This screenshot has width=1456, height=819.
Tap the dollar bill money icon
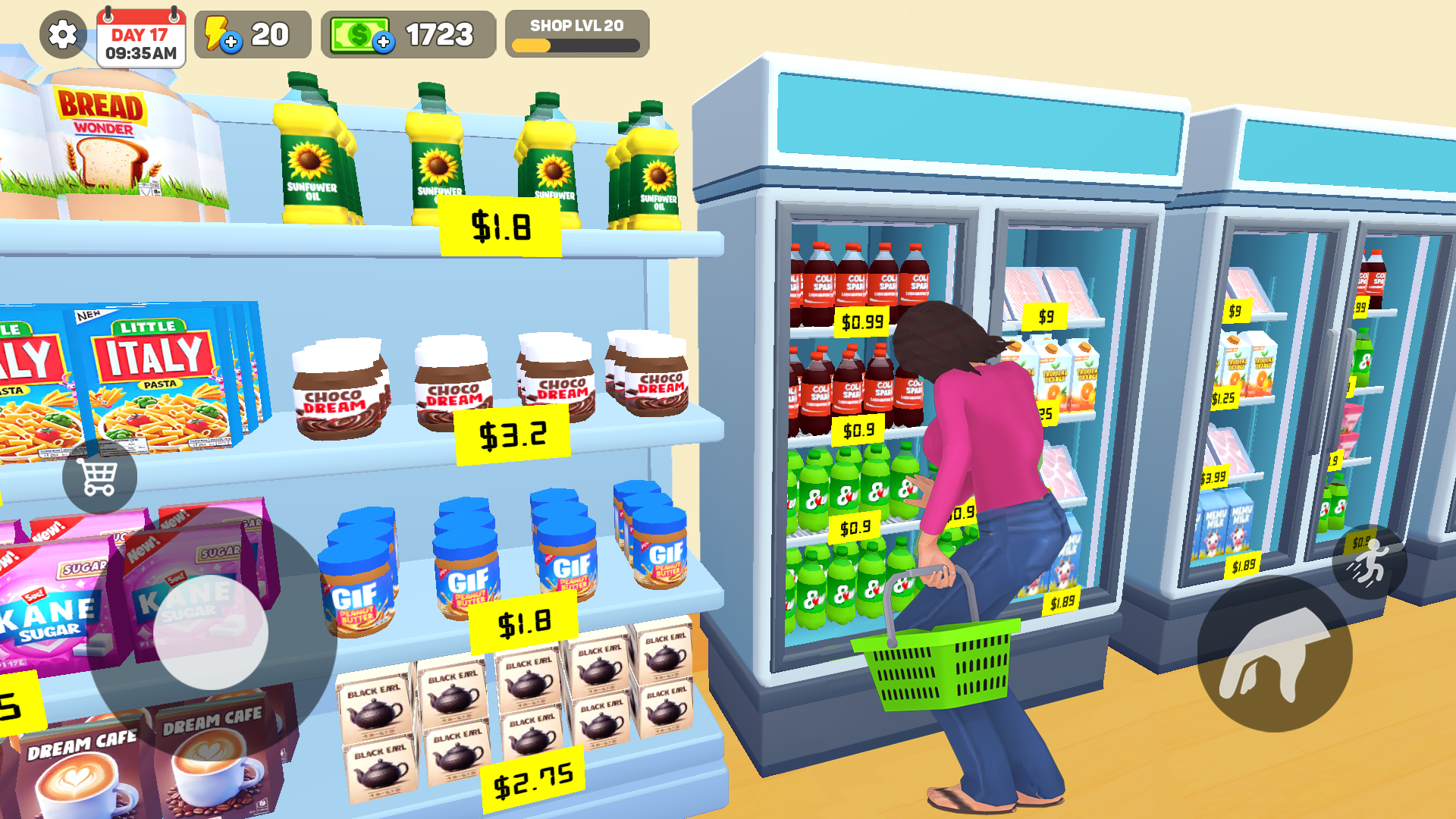coord(360,33)
